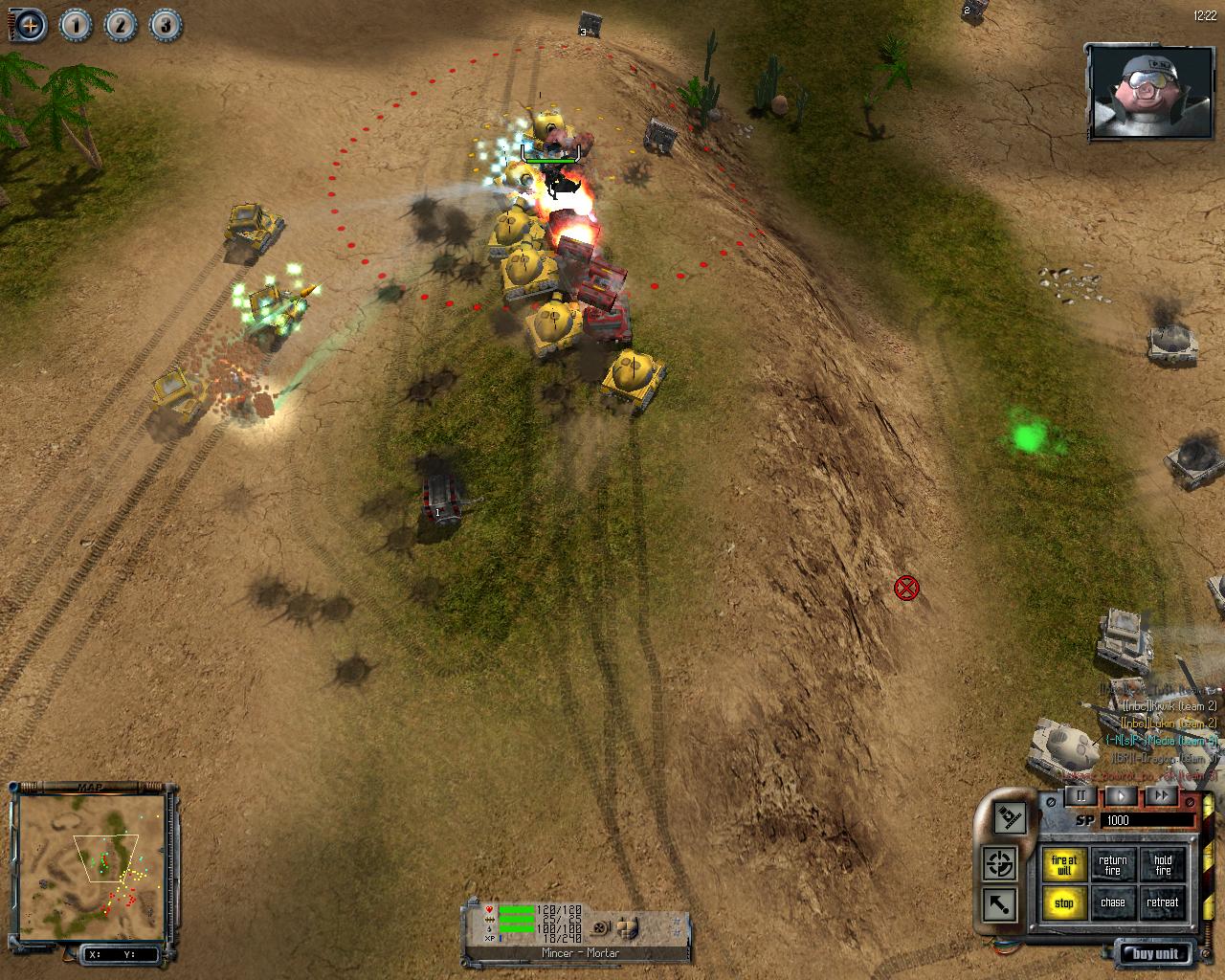Enable the chase behavior
Image resolution: width=1225 pixels, height=980 pixels.
click(1113, 903)
